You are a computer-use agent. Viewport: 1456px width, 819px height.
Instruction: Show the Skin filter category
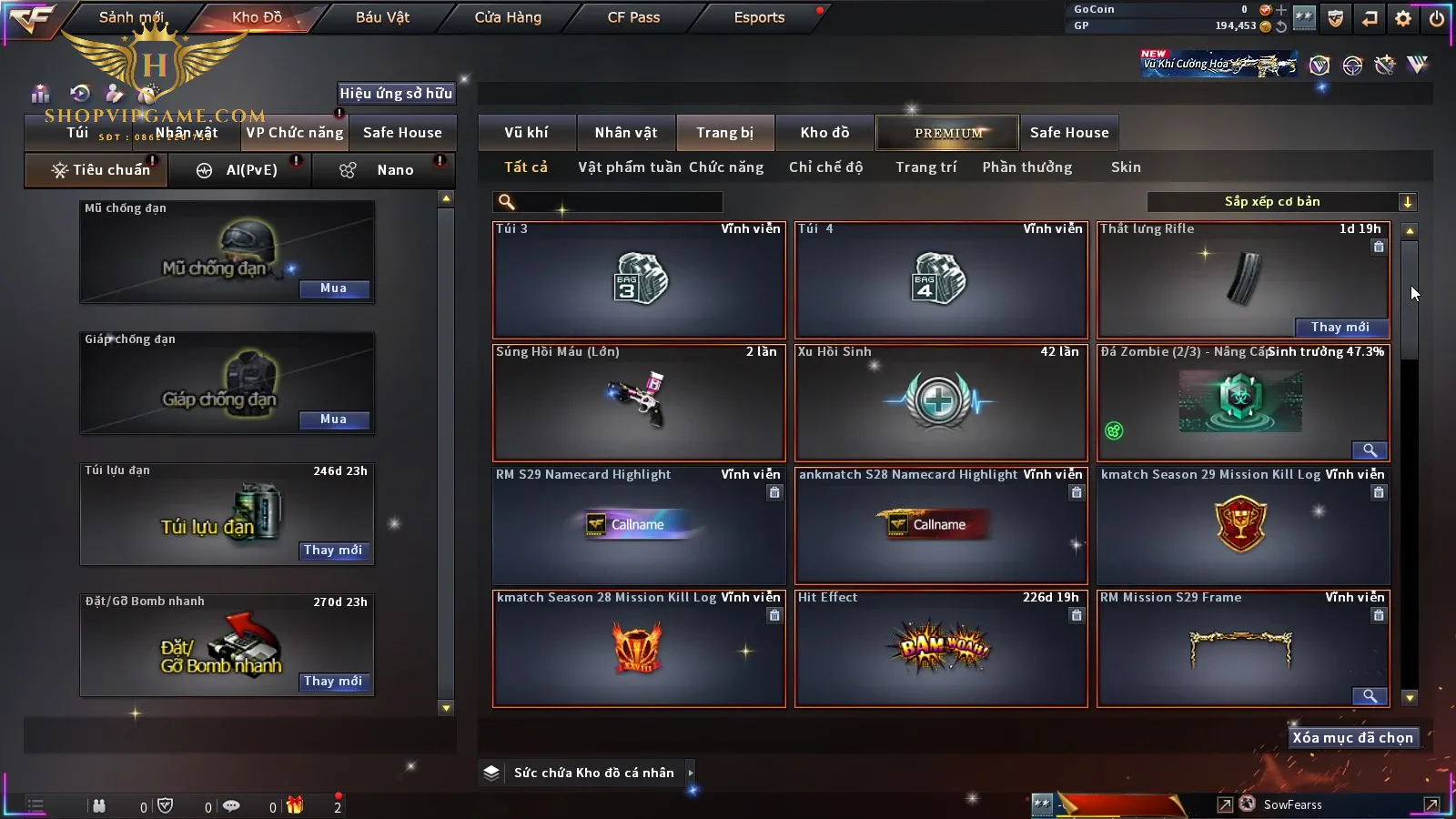(1126, 167)
